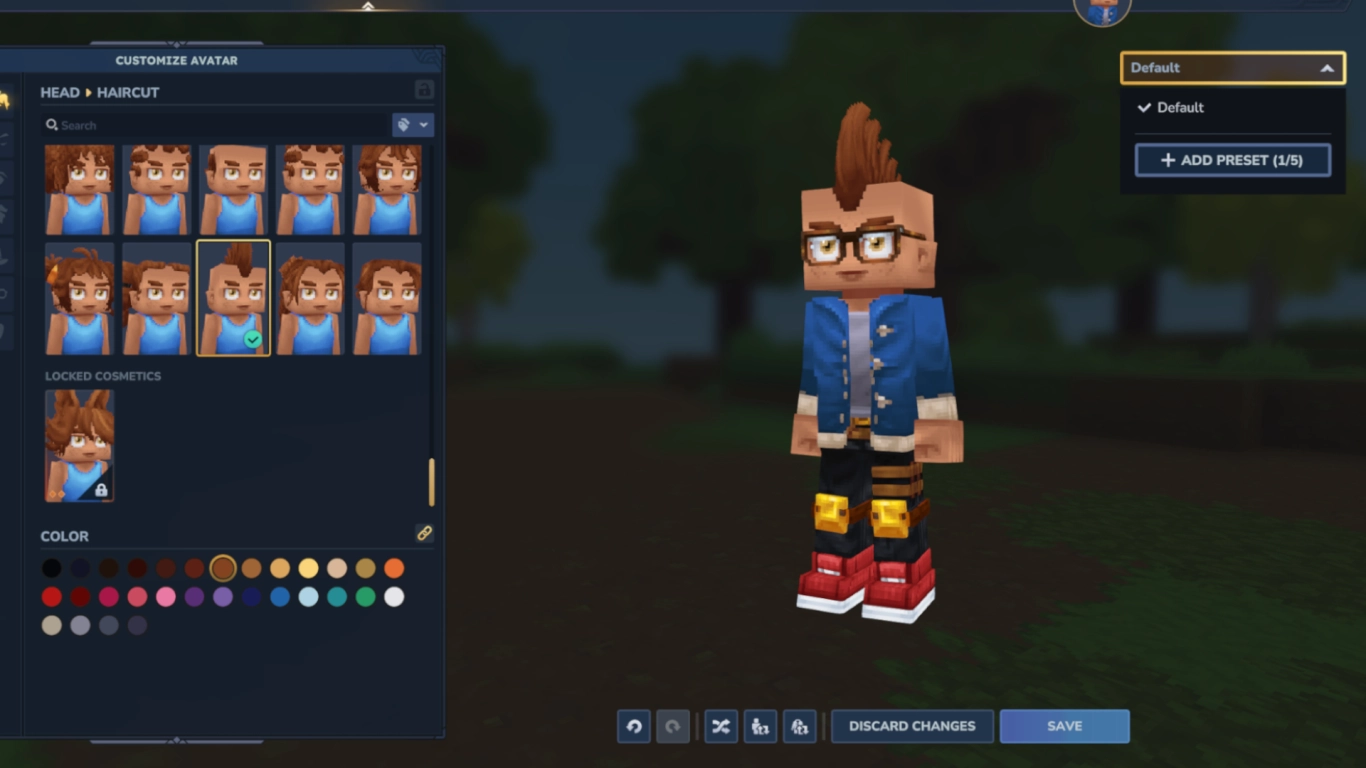Screen dimensions: 1366x768
Task: Click the HEAD breadcrumb label
Action: coord(59,92)
